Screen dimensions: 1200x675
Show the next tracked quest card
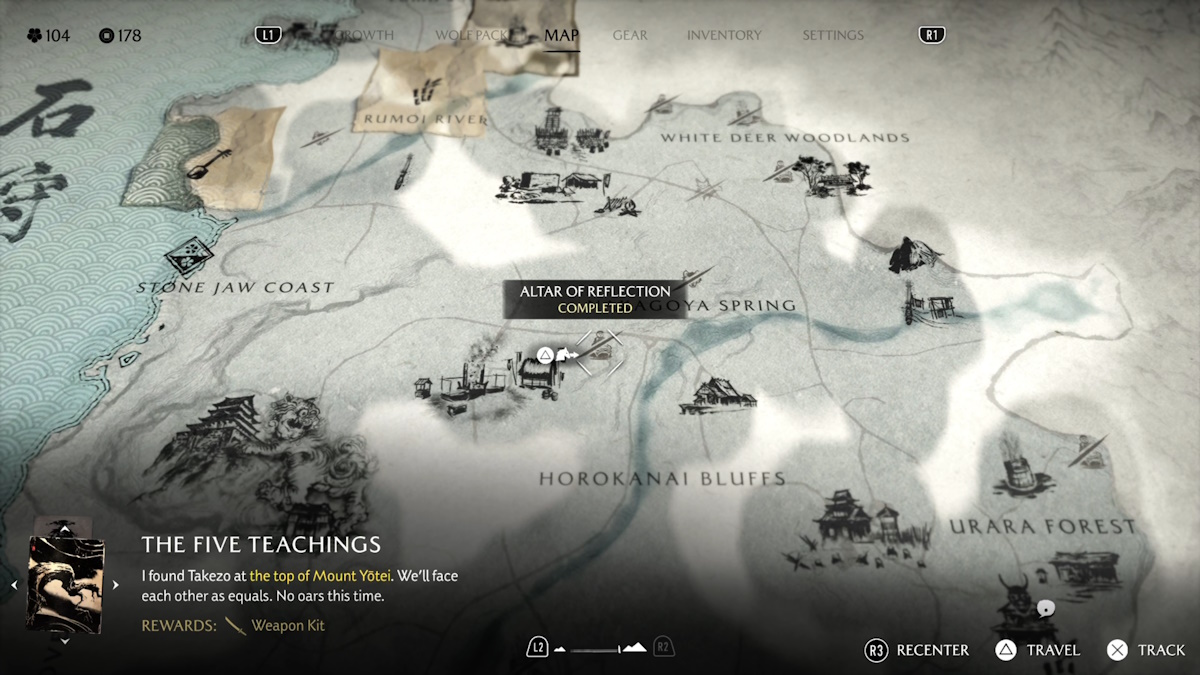(115, 585)
